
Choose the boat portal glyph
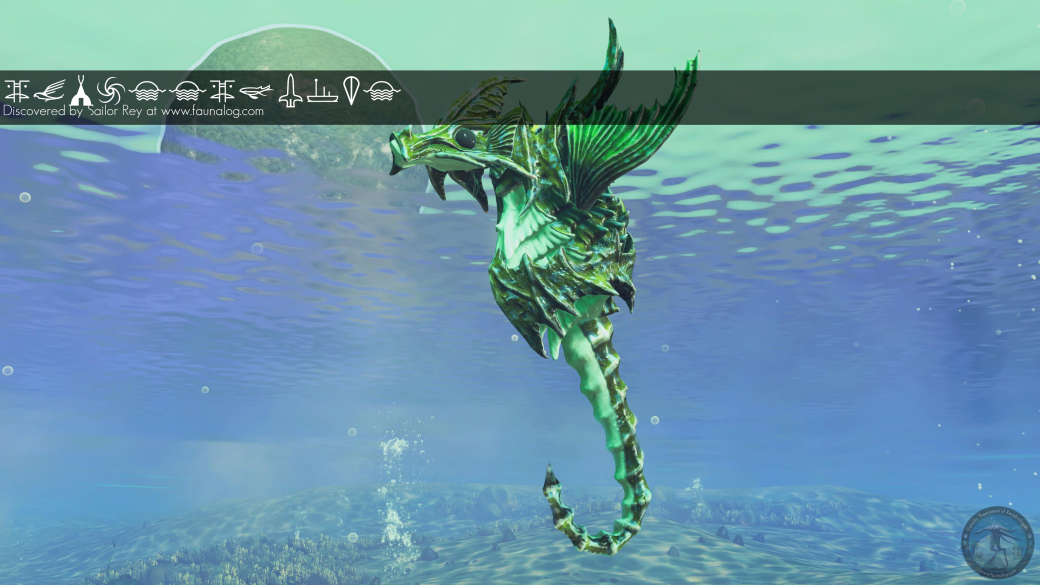click(321, 92)
